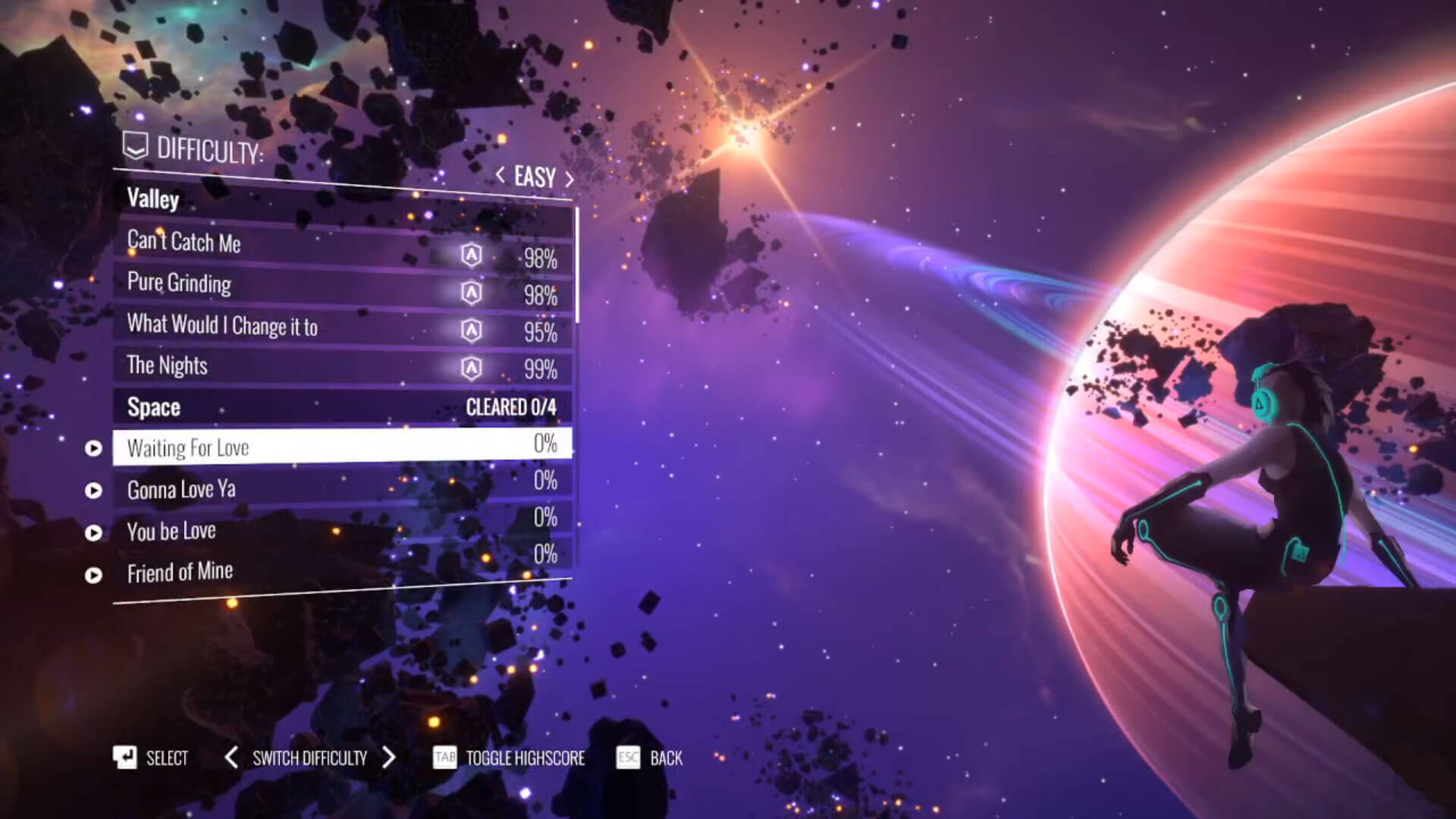Click the Select confirm button

pyautogui.click(x=151, y=758)
